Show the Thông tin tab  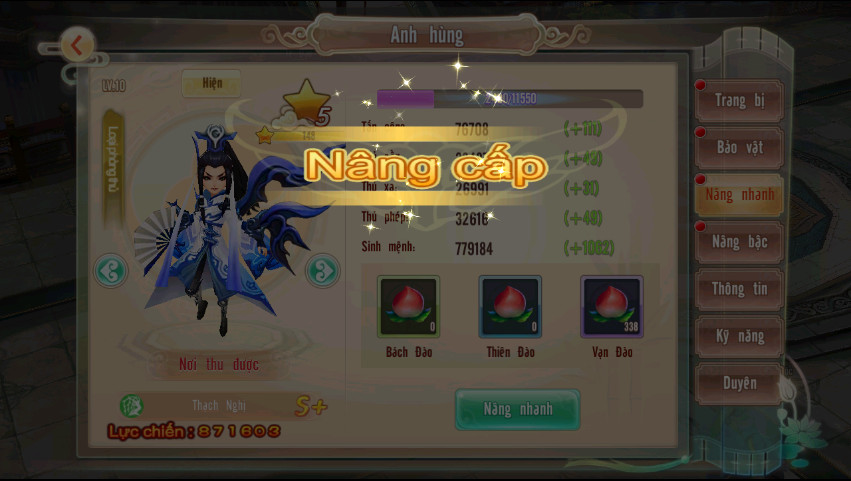point(739,289)
